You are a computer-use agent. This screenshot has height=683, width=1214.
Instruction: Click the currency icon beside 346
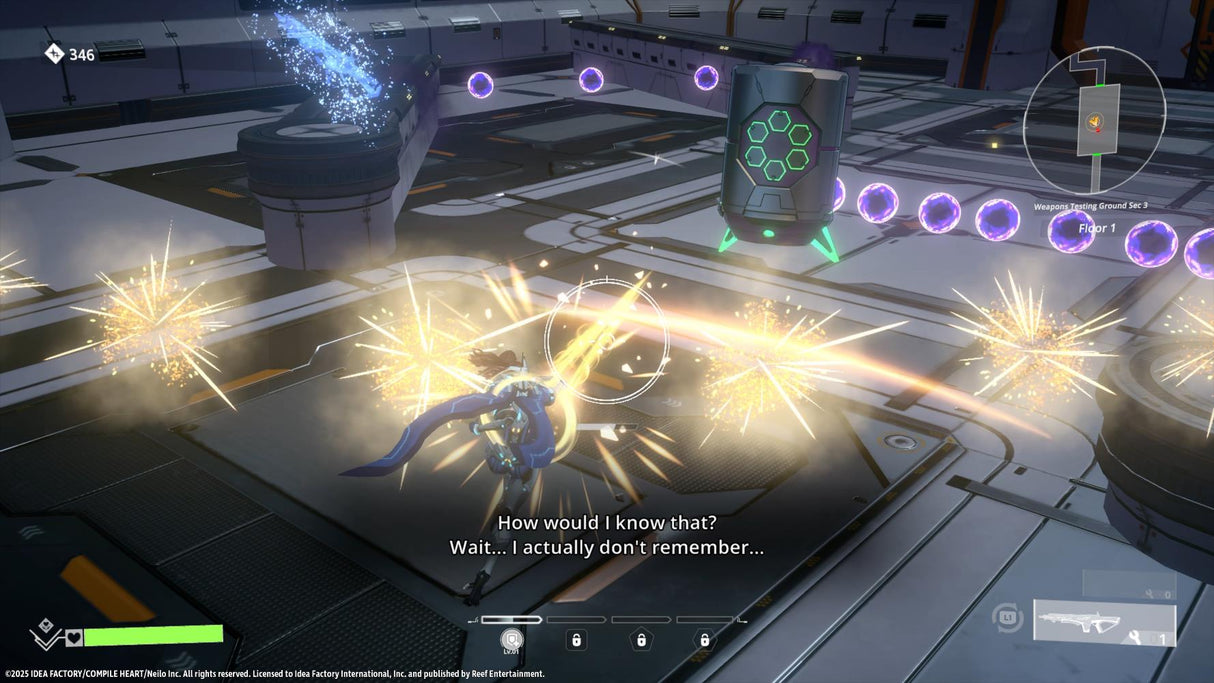[x=54, y=54]
